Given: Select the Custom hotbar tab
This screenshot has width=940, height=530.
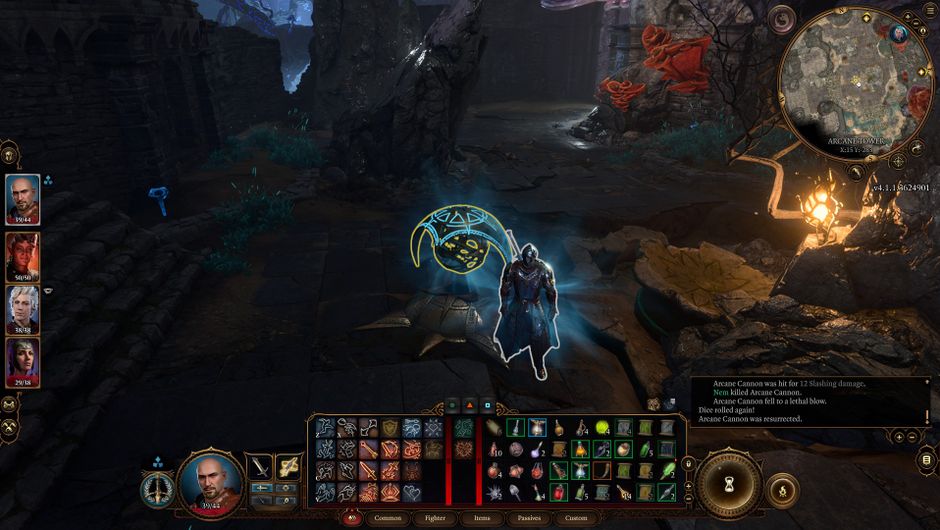Looking at the screenshot, I should (x=576, y=518).
